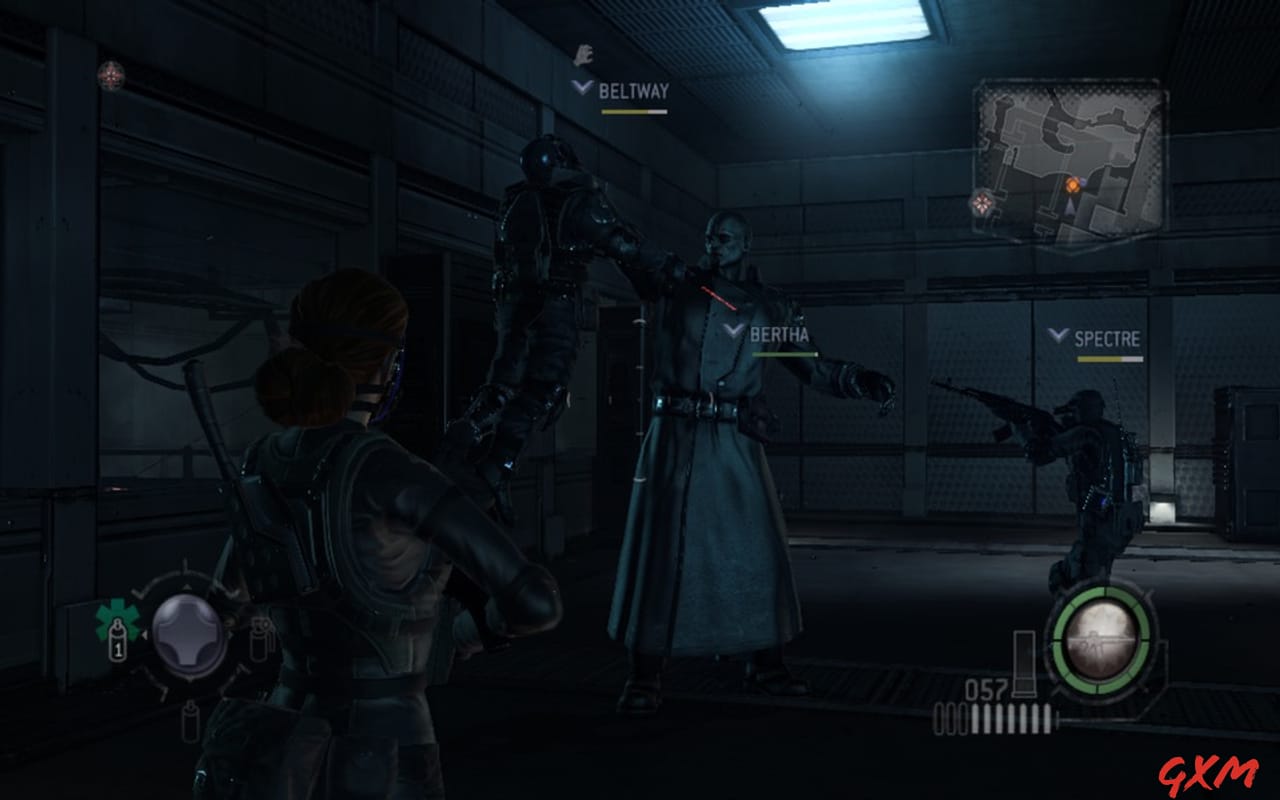Viewport: 1280px width, 800px height.
Task: Expand the chevron above BELTWAY's name
Action: [x=581, y=87]
